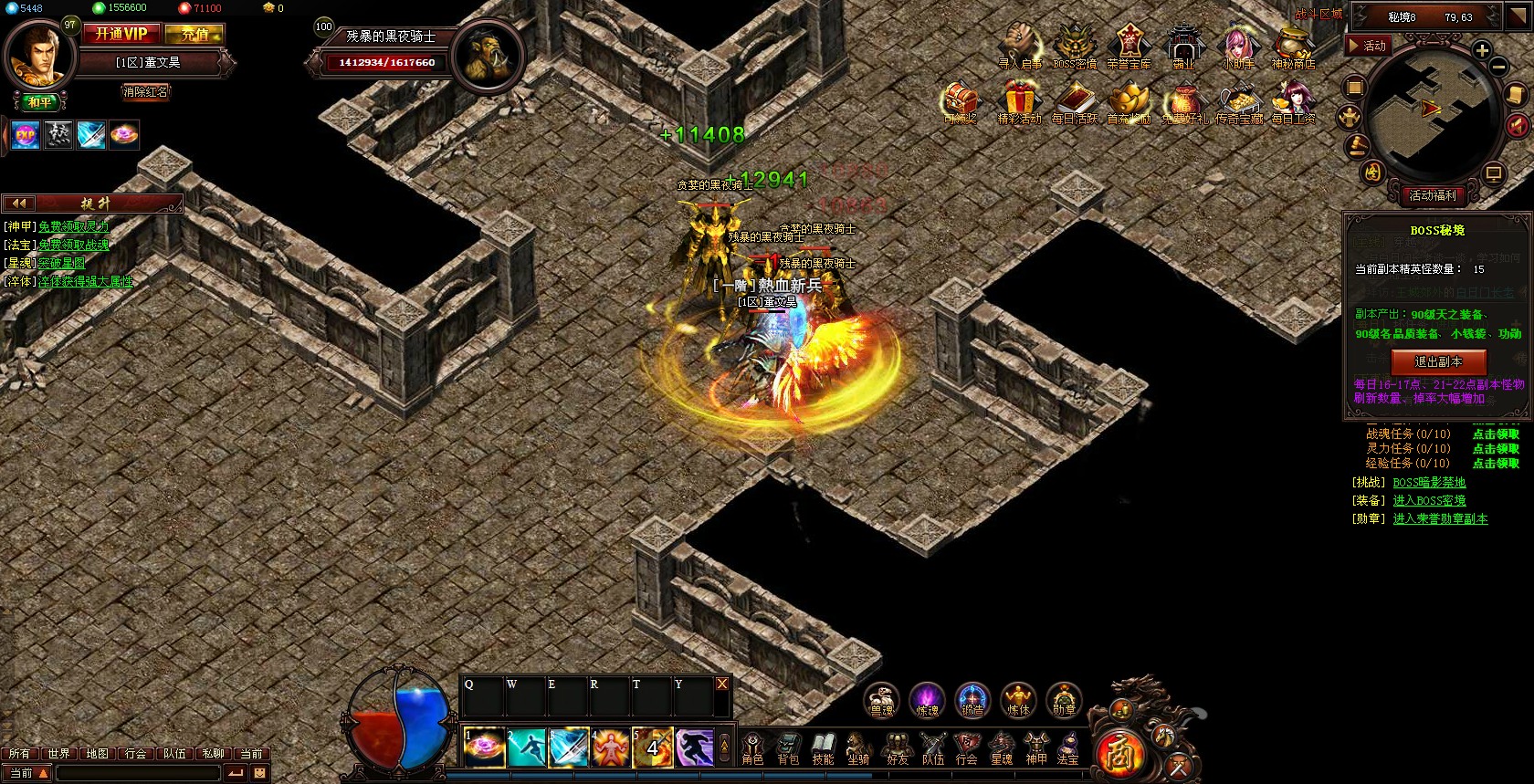Exit the dungeon via 退出副本

tap(1438, 361)
